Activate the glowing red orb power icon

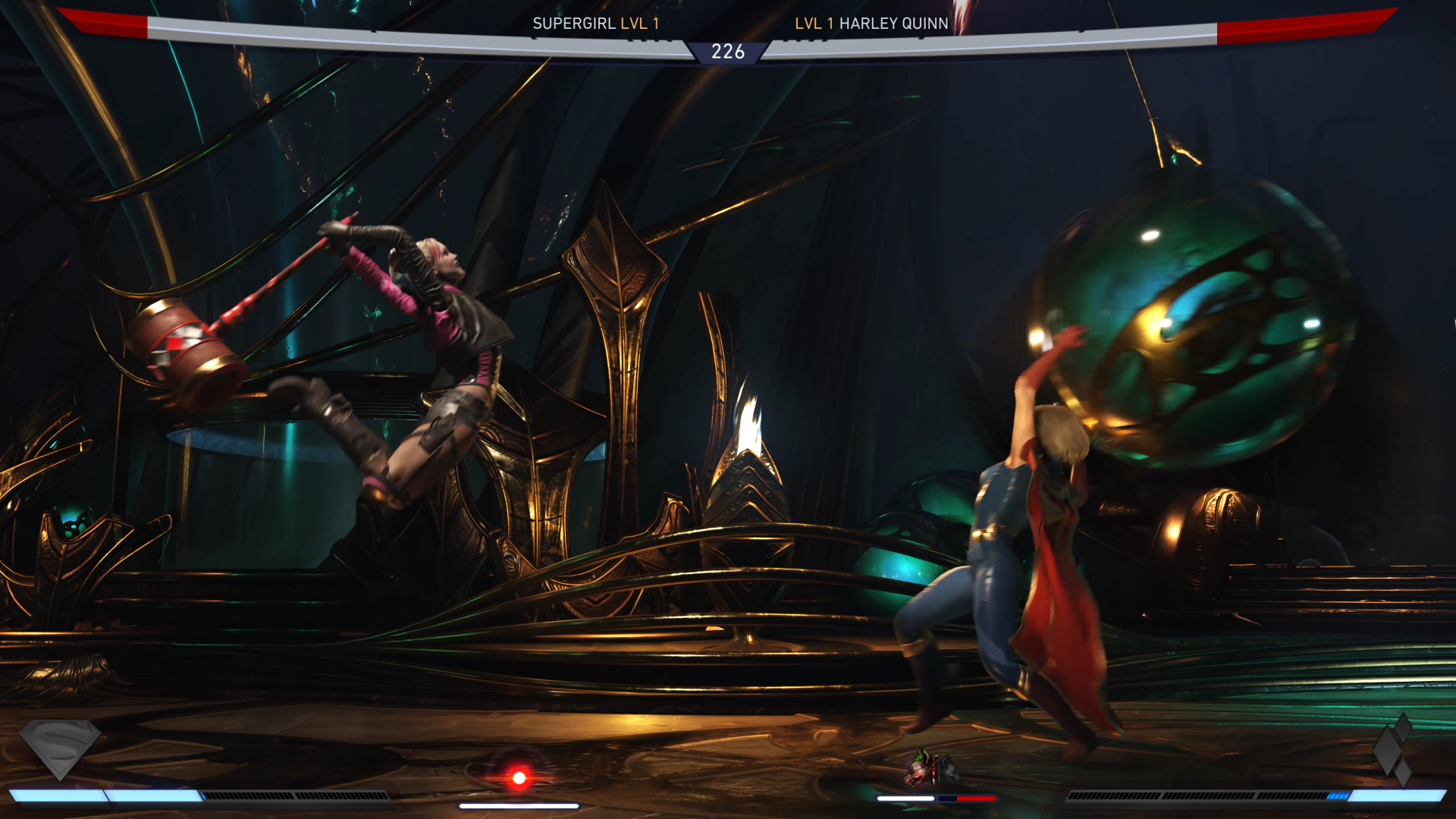pyautogui.click(x=519, y=777)
